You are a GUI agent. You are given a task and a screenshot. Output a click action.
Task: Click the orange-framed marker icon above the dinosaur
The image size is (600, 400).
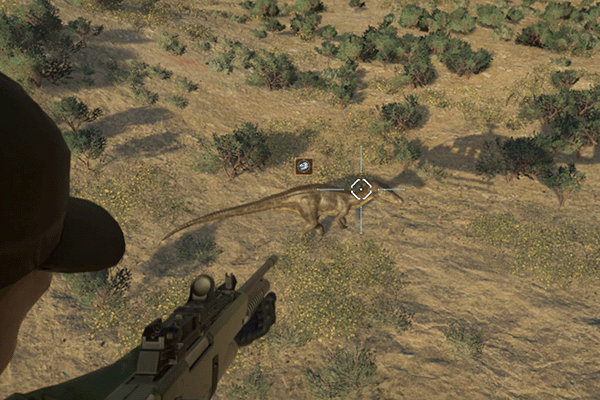pos(304,166)
